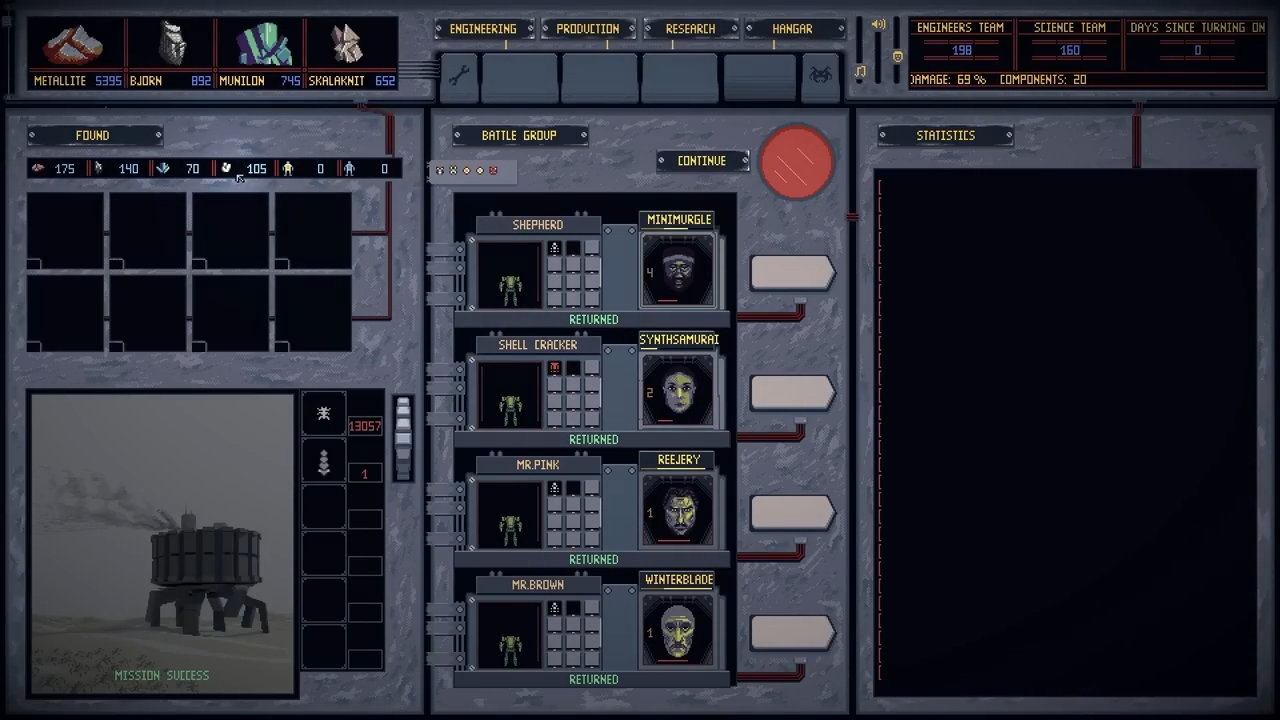Select pilot Synthsamurai's portrait
Screen dimensions: 1280x720
click(678, 390)
